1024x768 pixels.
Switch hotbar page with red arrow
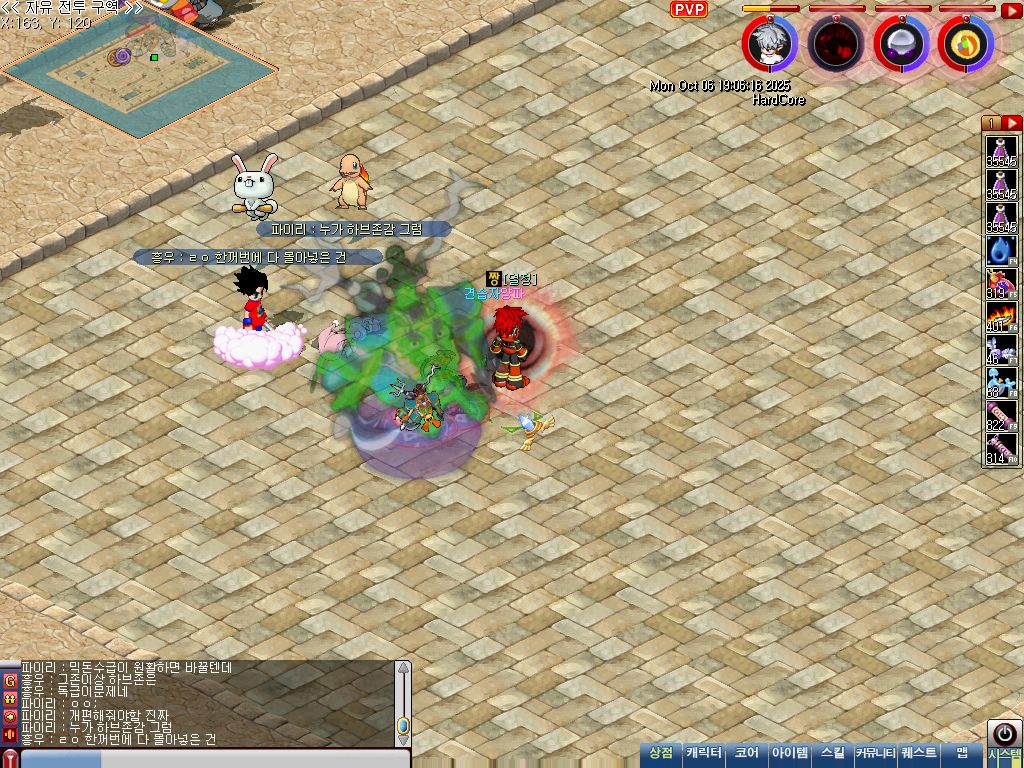coord(1011,123)
